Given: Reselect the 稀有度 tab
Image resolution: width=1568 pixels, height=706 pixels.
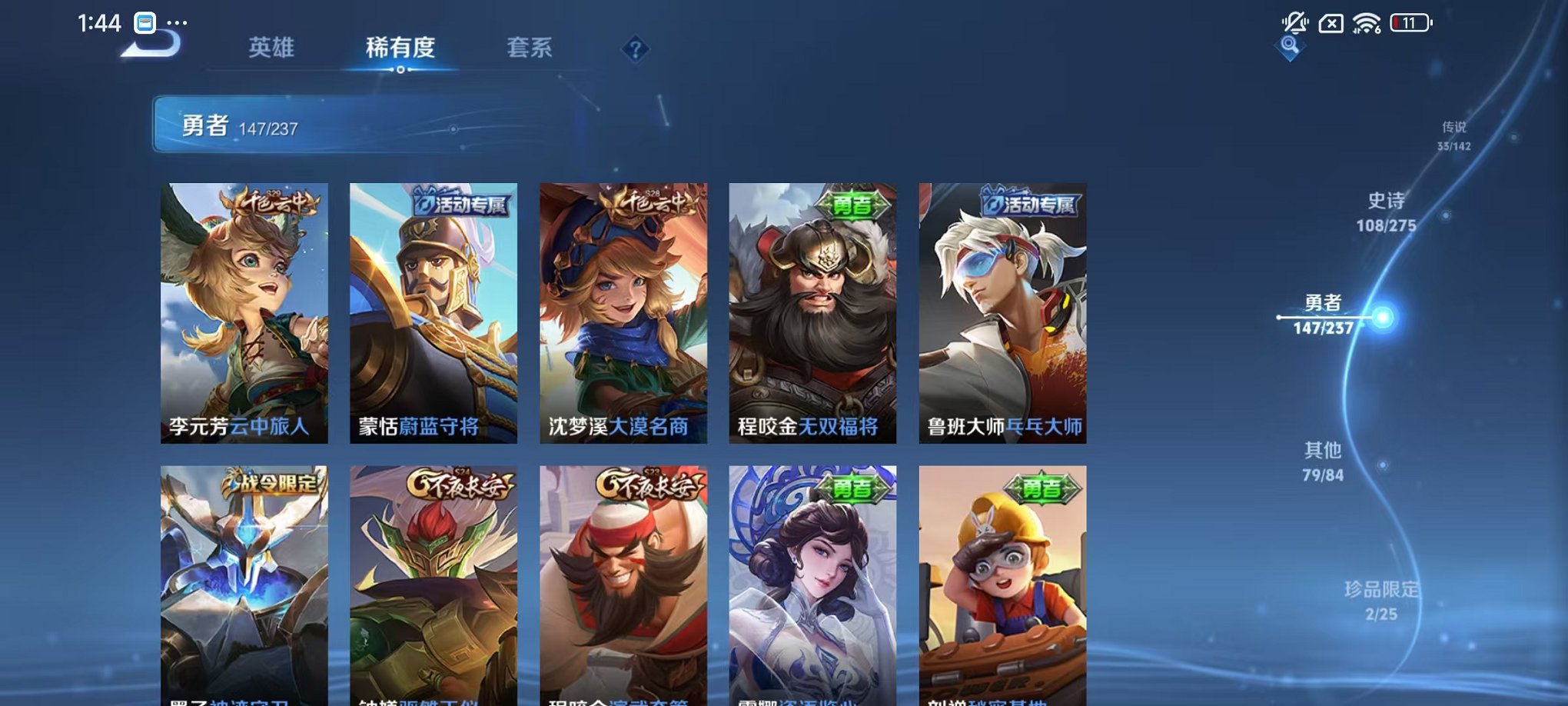Looking at the screenshot, I should pos(399,48).
